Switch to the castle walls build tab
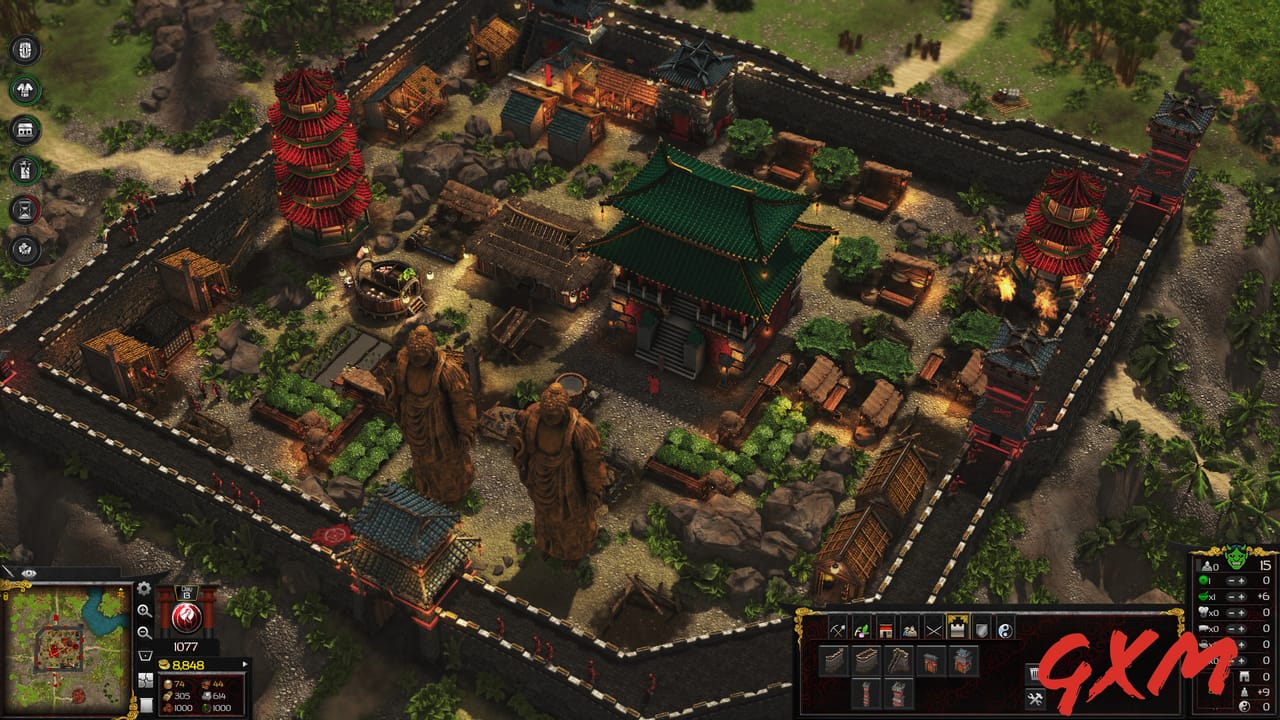This screenshot has height=720, width=1280. [957, 629]
